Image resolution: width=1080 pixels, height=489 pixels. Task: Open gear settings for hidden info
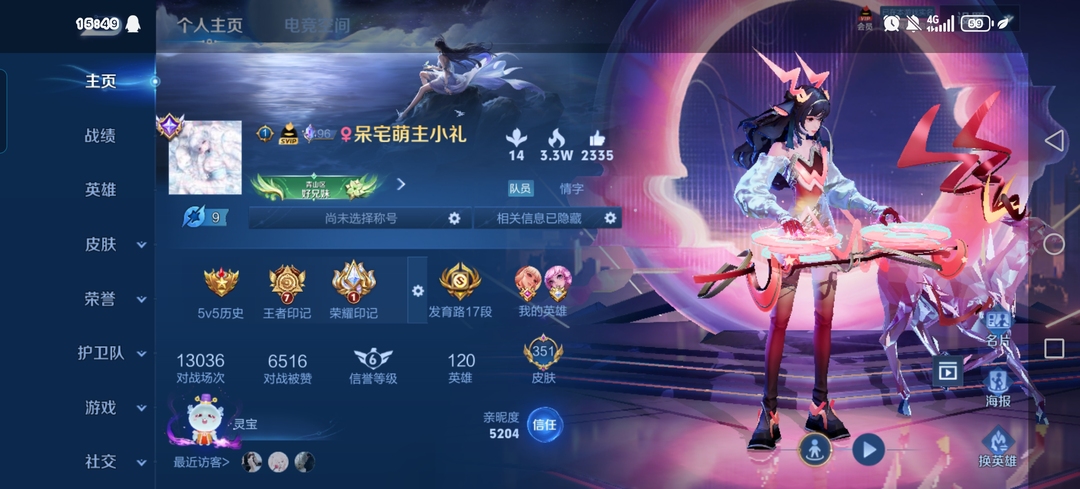[x=610, y=218]
